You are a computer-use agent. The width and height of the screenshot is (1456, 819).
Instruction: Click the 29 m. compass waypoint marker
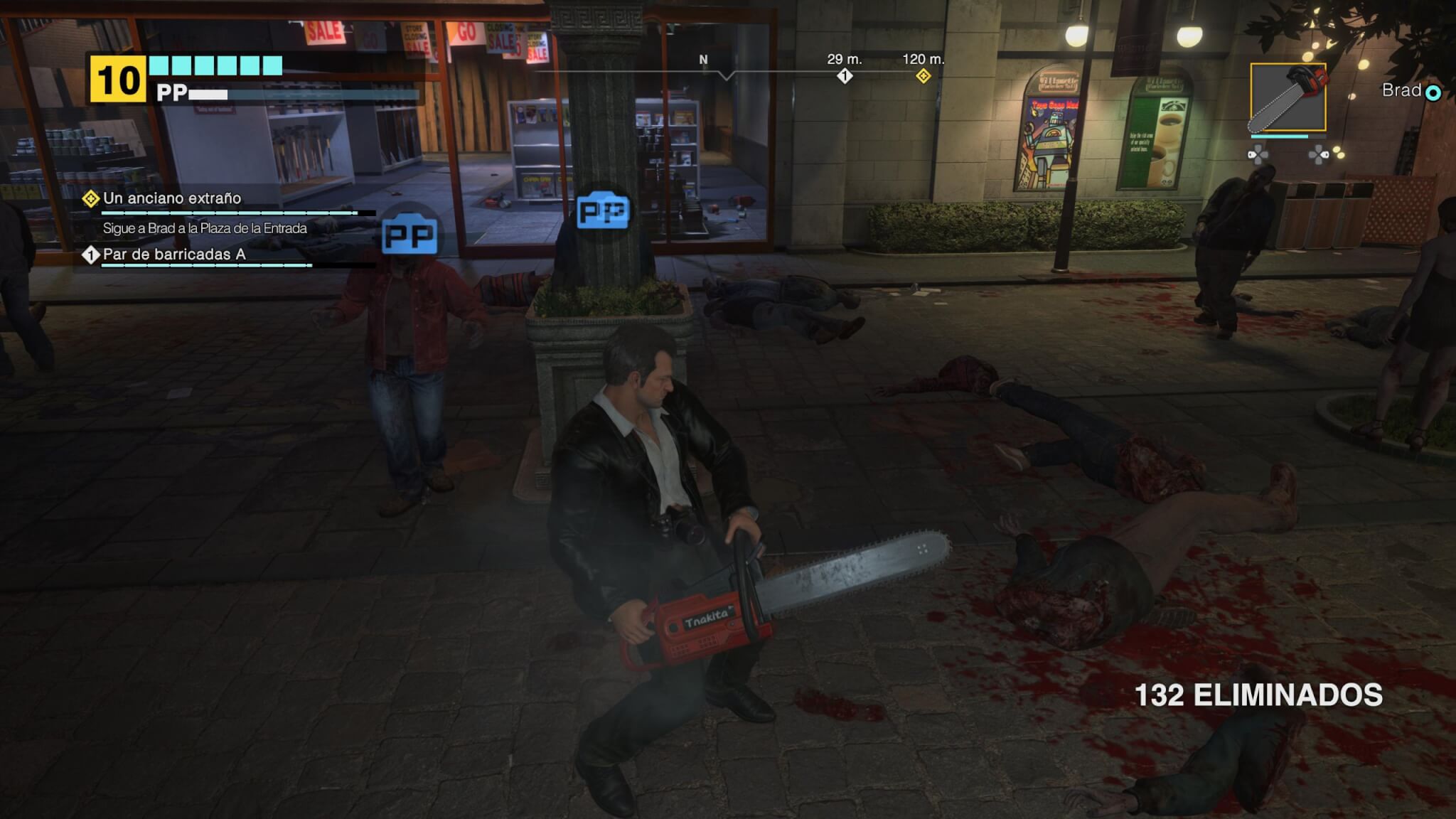(845, 75)
